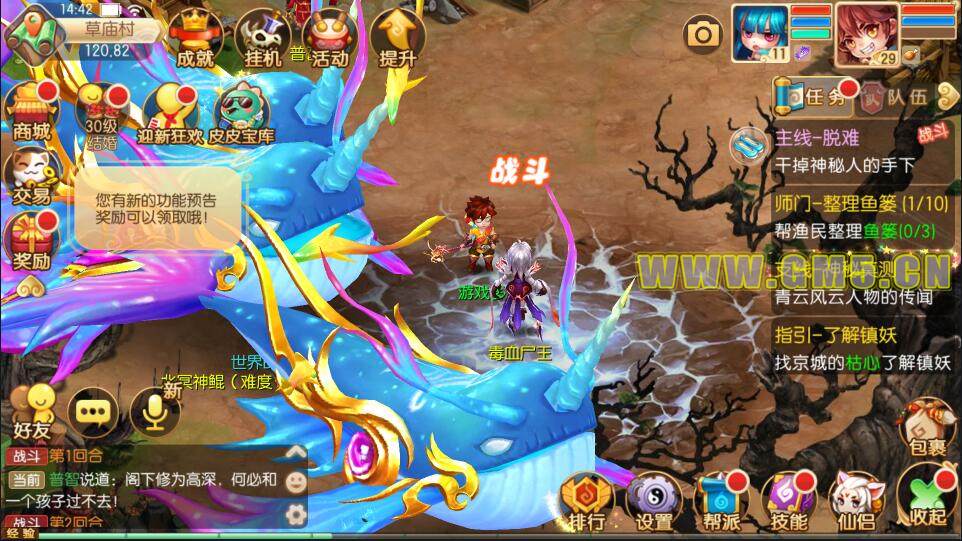Tap the camera screenshot button
Viewport: 962px width, 541px height.
pyautogui.click(x=704, y=35)
